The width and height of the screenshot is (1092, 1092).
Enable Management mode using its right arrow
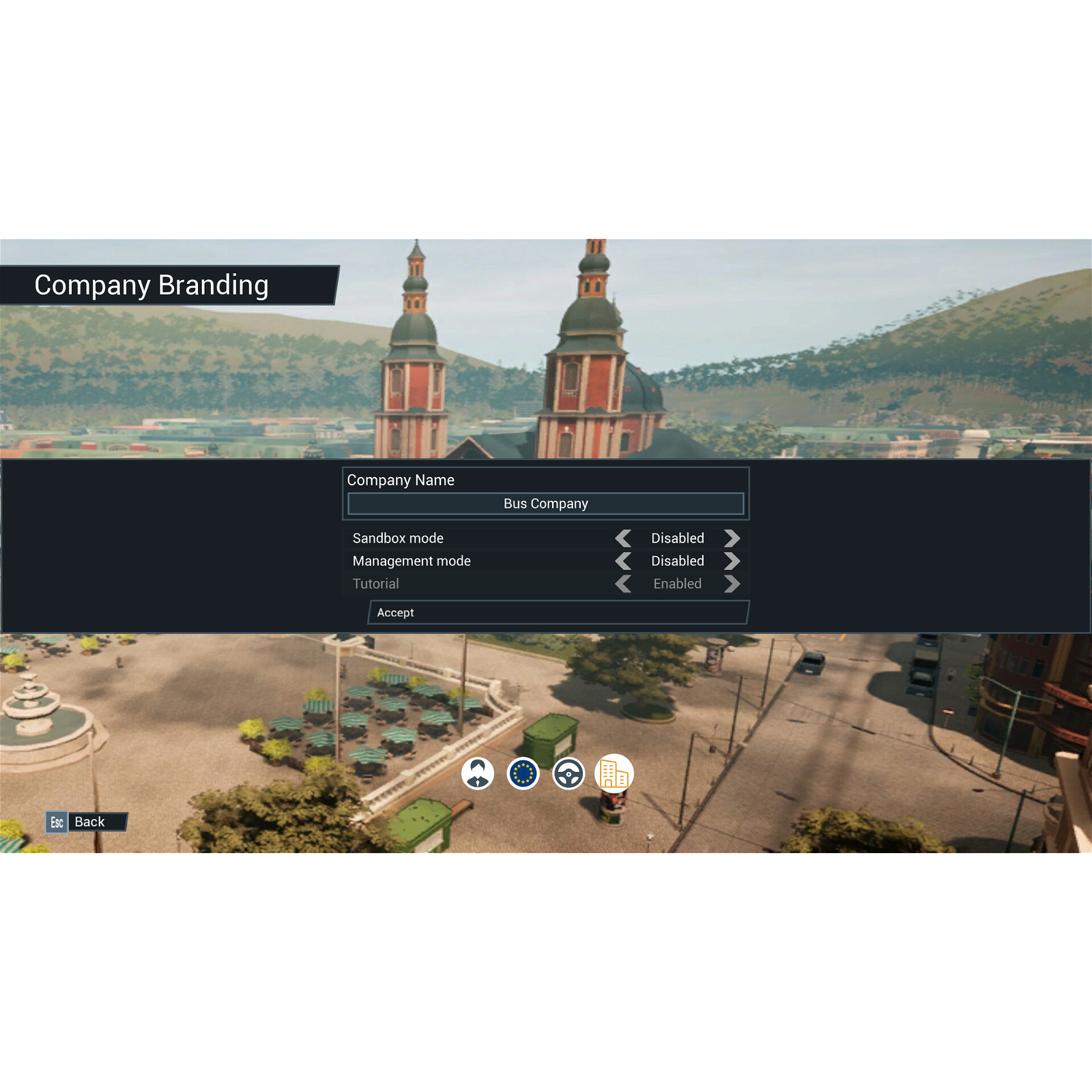[x=732, y=561]
